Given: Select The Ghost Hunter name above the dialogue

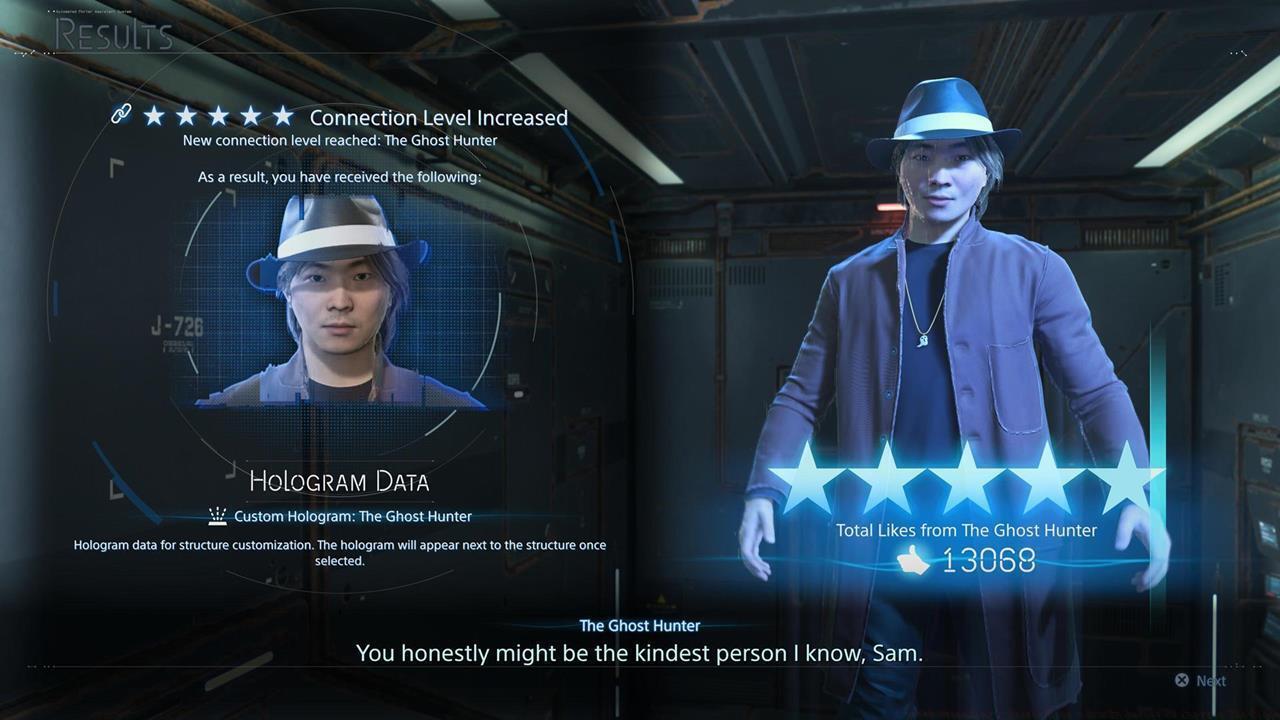Looking at the screenshot, I should [x=639, y=625].
